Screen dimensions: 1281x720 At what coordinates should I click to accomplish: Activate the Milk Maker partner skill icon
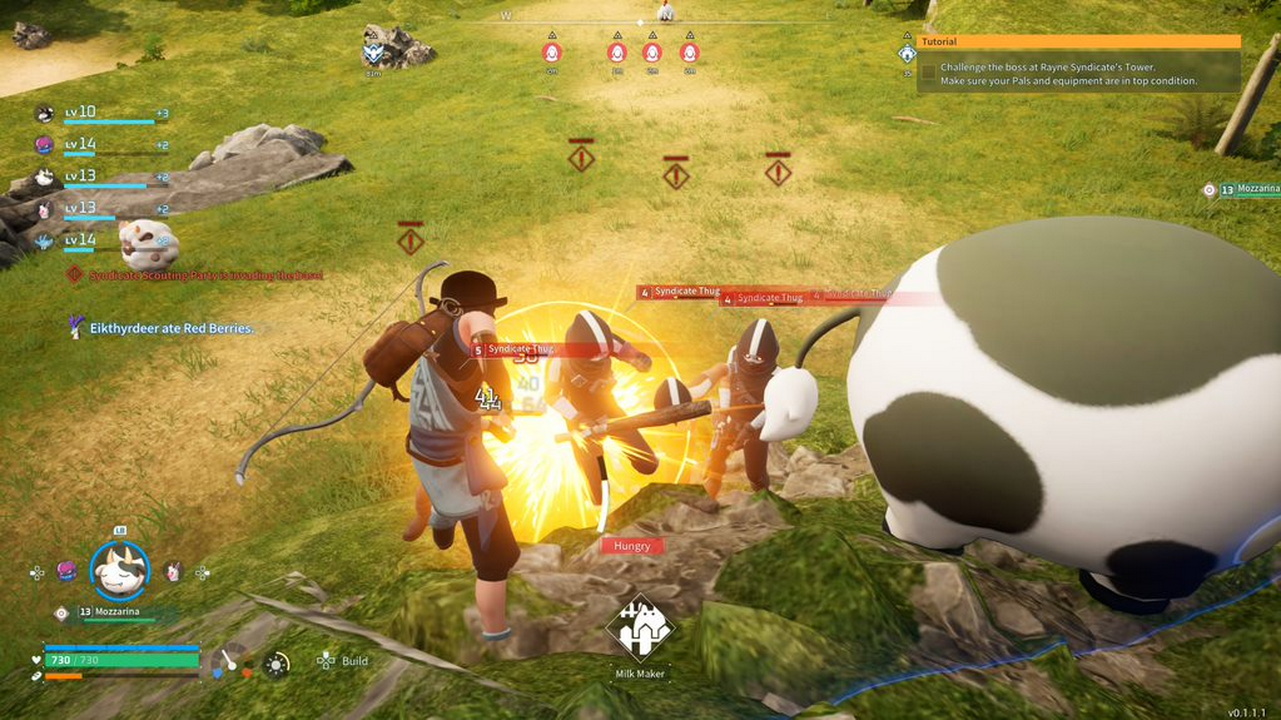coord(640,629)
